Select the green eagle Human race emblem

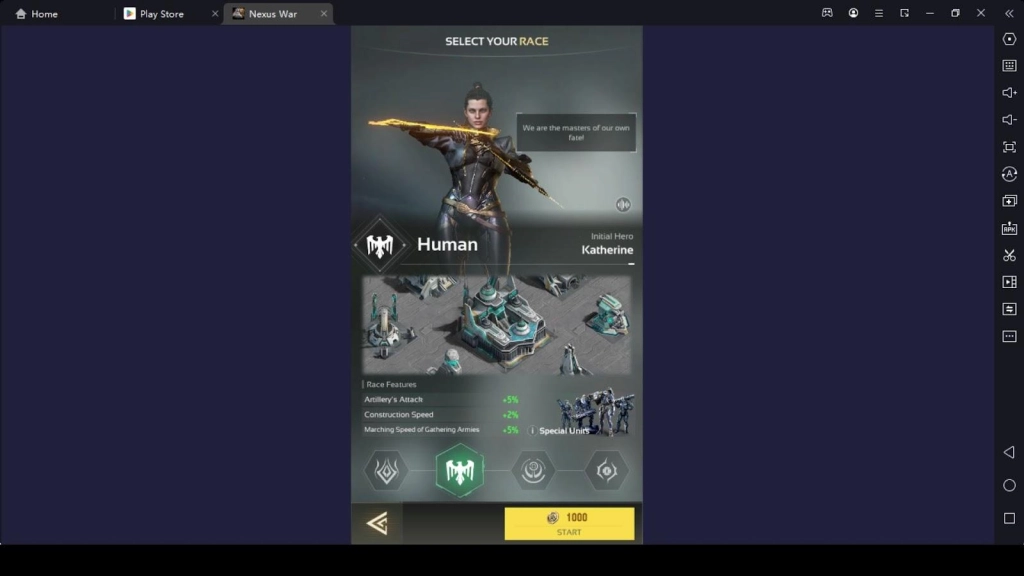459,470
